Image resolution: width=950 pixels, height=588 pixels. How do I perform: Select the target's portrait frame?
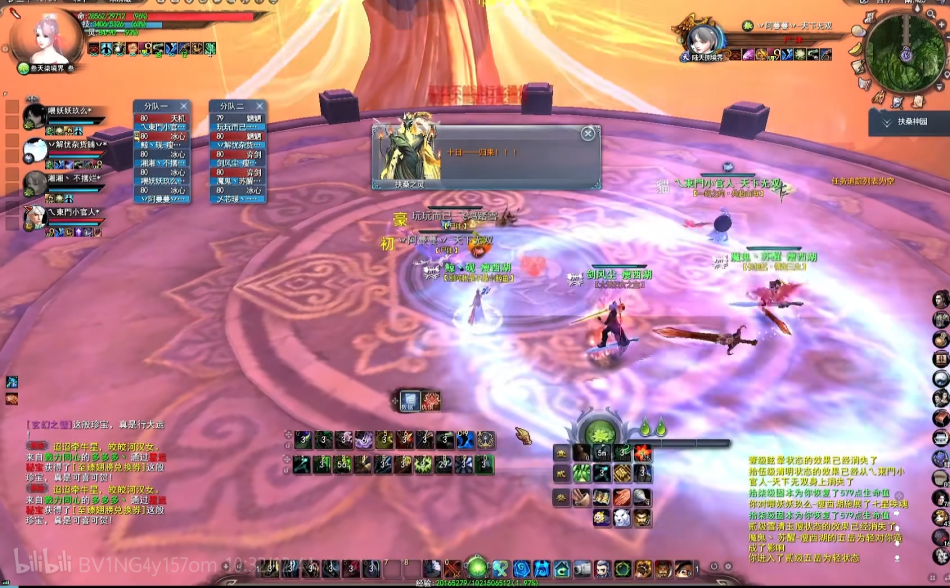click(704, 42)
